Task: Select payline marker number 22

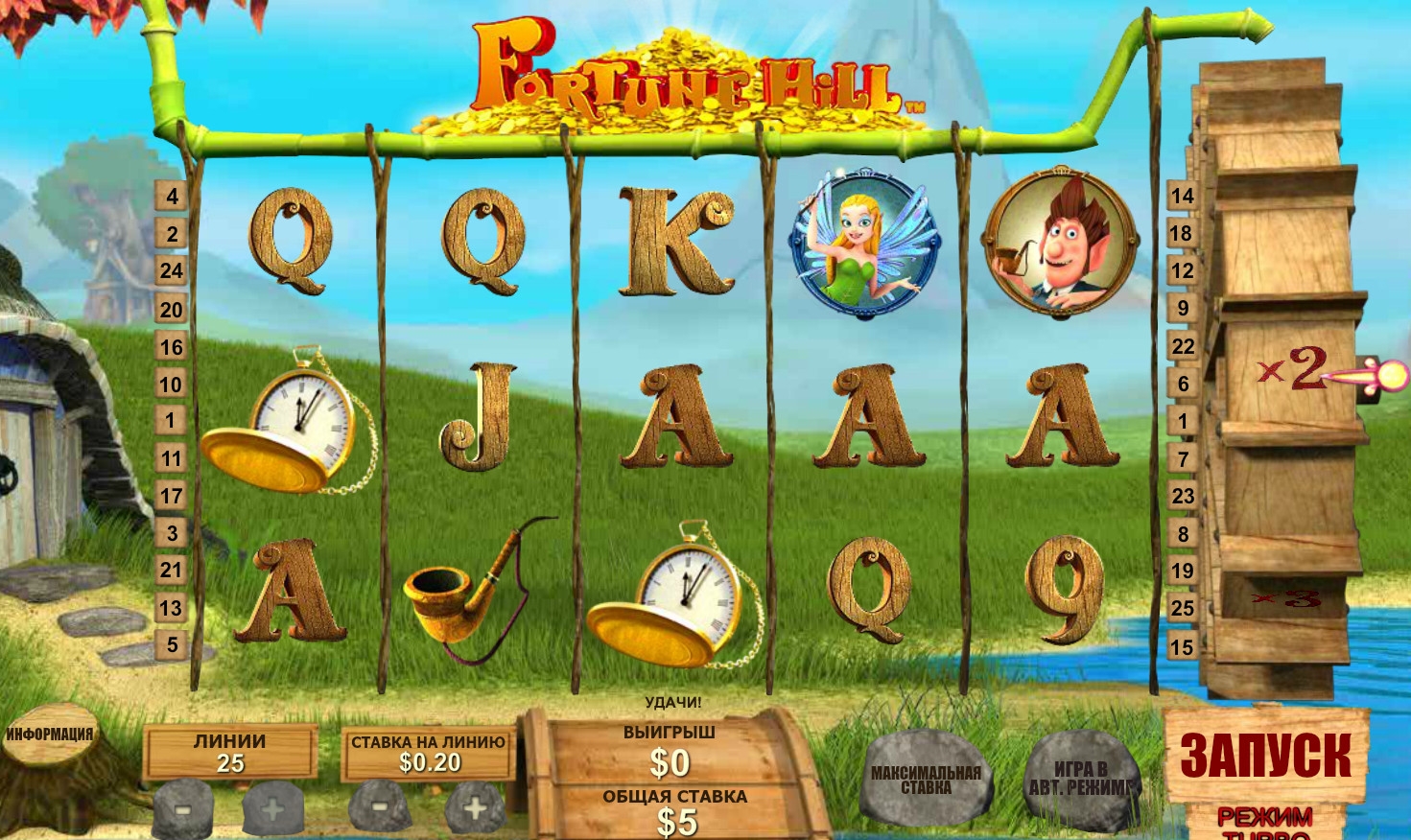Action: click(1182, 346)
